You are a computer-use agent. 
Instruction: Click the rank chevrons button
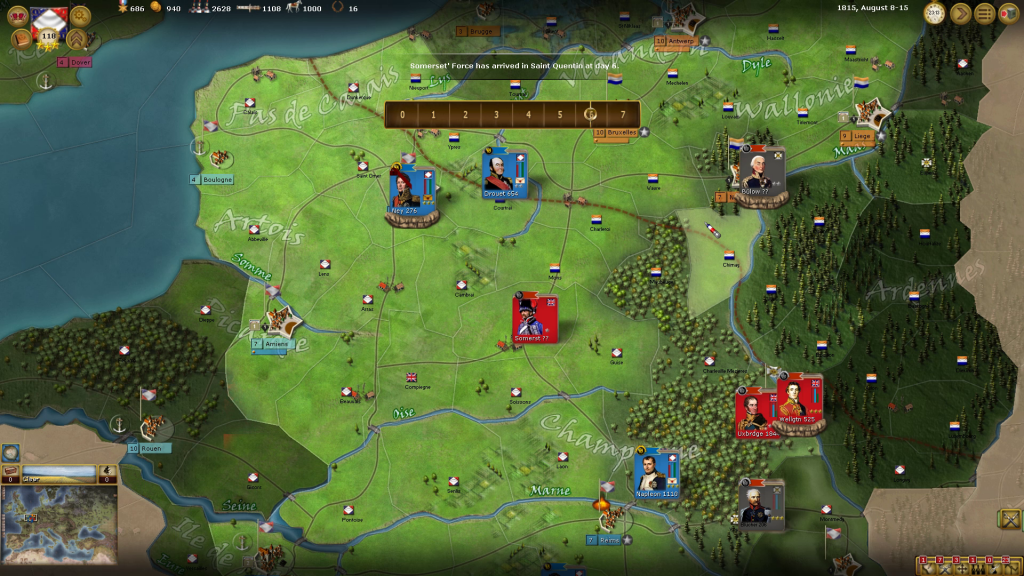(77, 39)
